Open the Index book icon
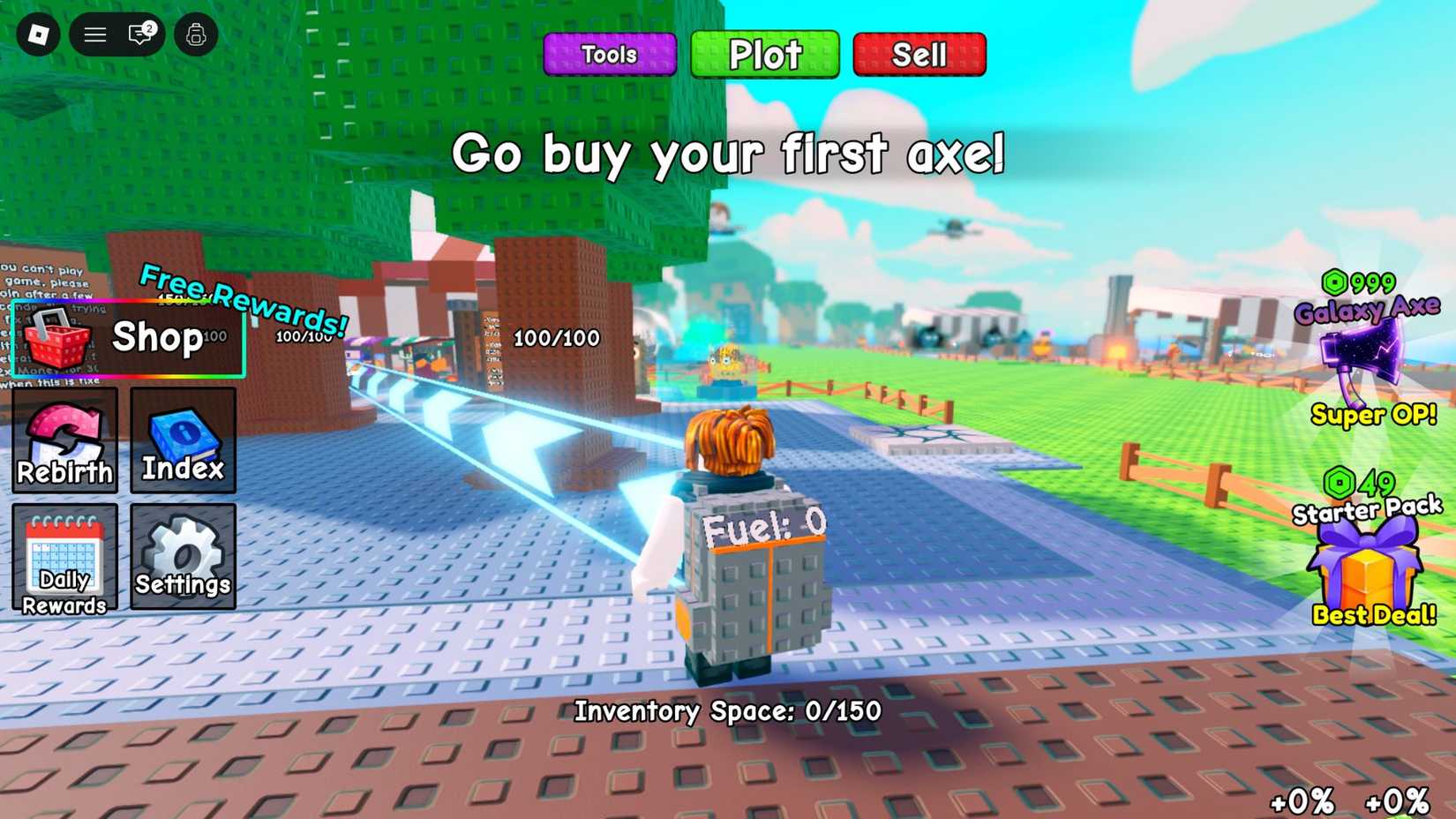The image size is (1456, 819). [x=183, y=441]
